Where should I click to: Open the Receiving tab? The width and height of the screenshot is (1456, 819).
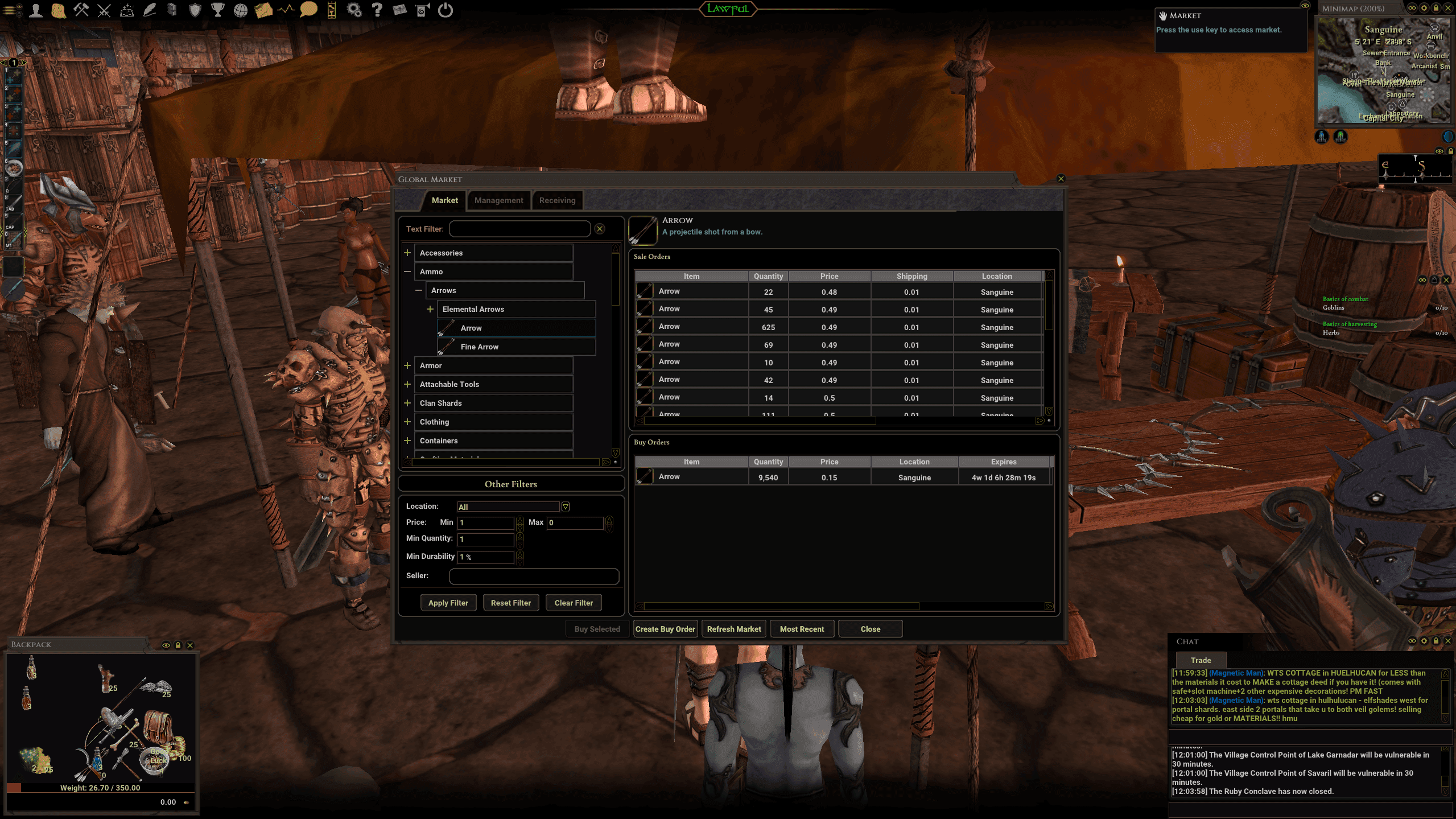[x=557, y=200]
